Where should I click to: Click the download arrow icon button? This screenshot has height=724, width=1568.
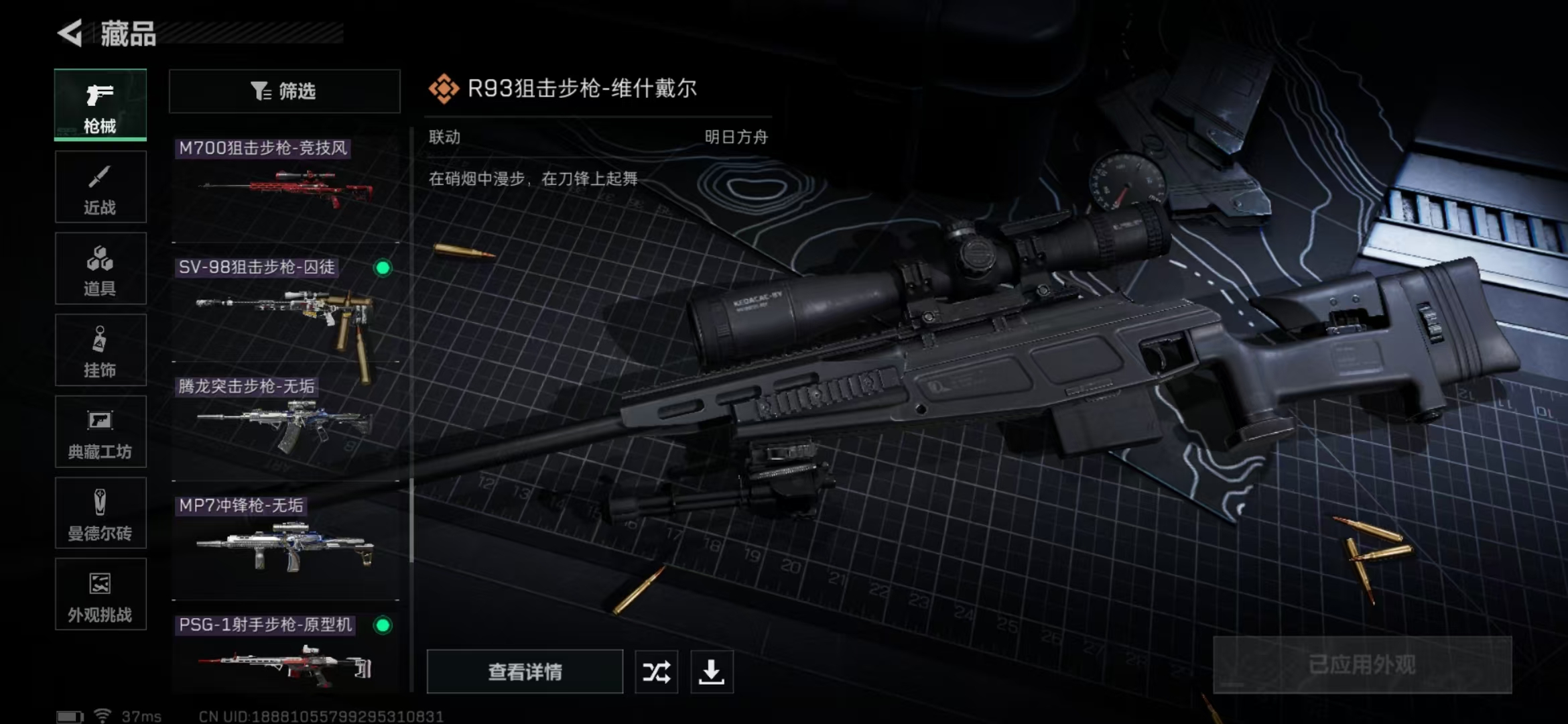tap(712, 672)
